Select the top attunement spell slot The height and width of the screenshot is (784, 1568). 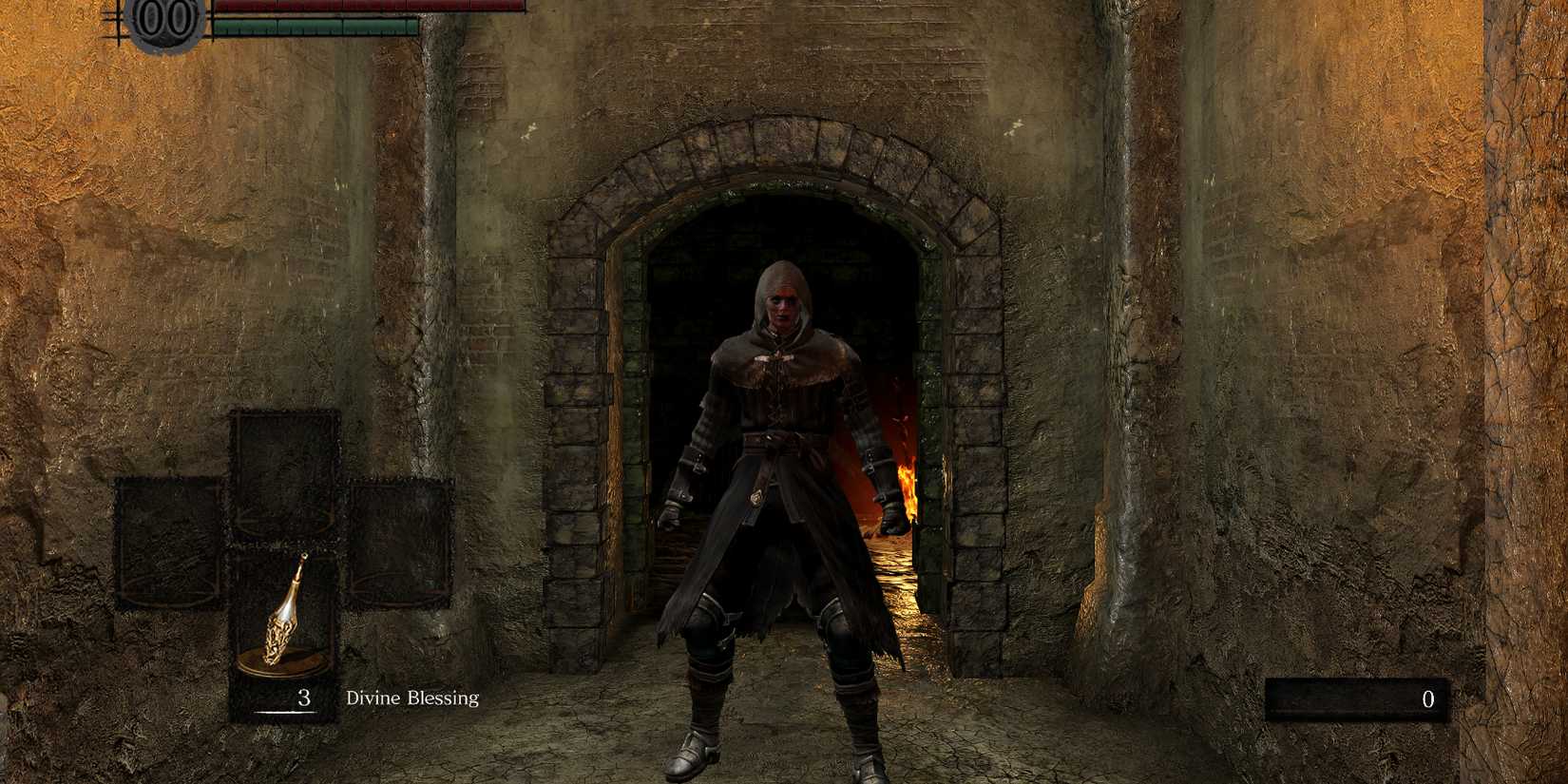pos(283,475)
